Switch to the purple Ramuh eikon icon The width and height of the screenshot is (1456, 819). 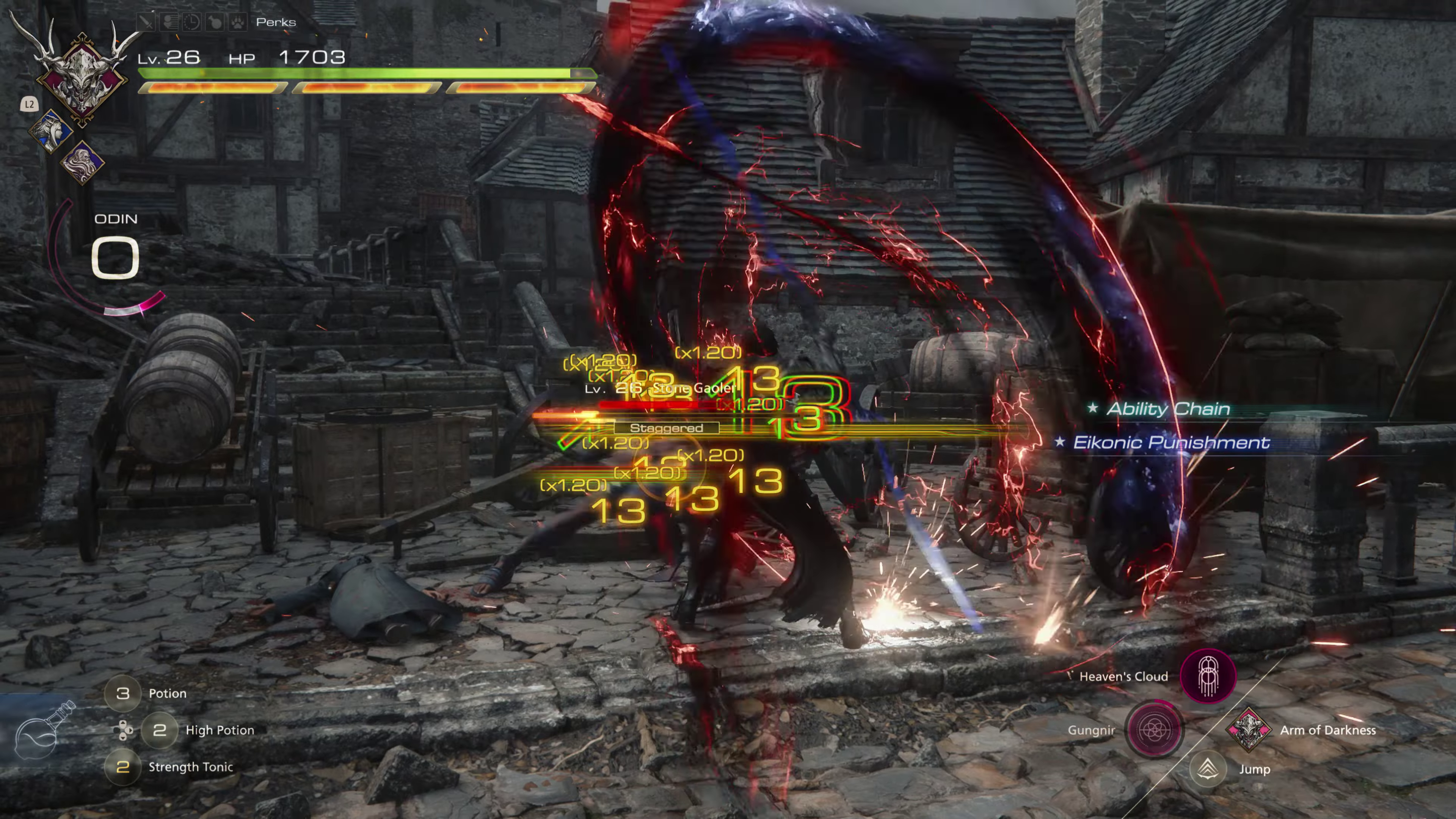83,162
